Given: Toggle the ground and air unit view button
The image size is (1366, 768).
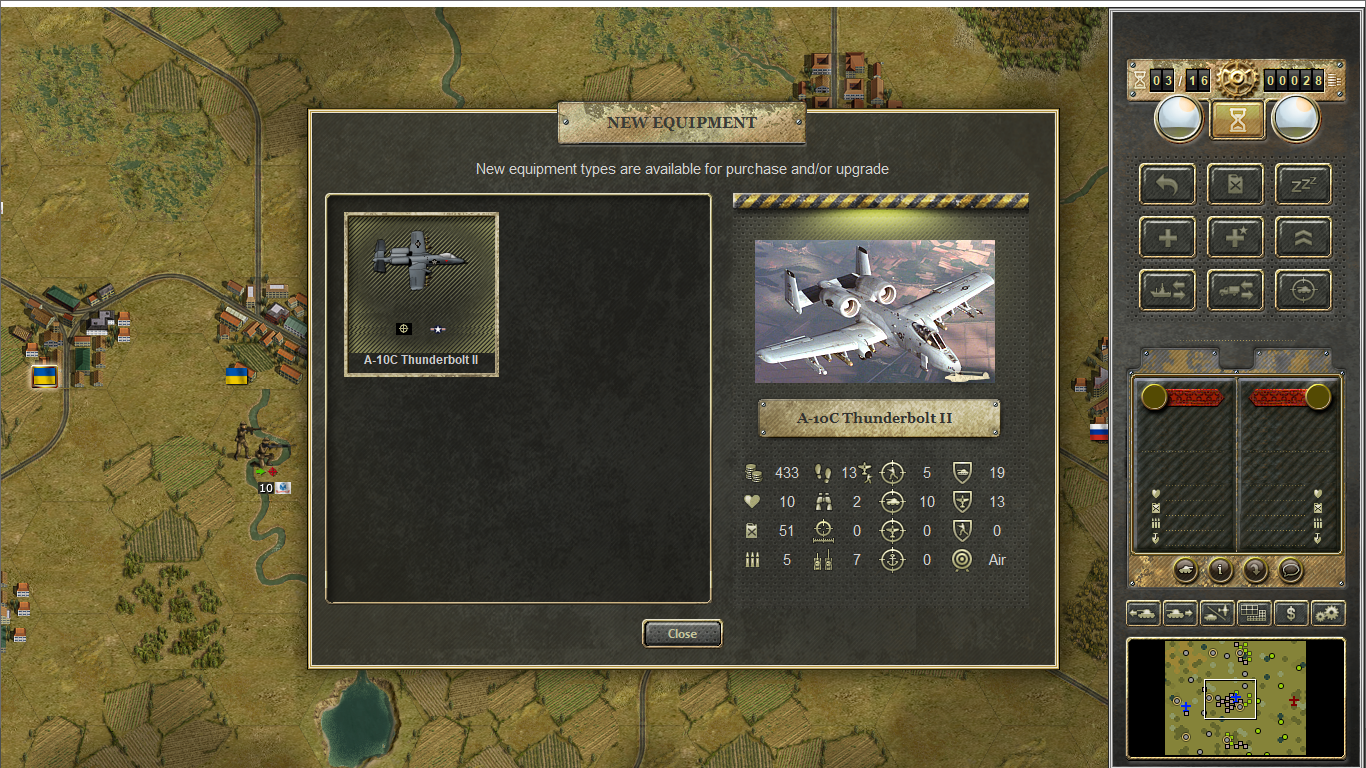Looking at the screenshot, I should pyautogui.click(x=1217, y=613).
